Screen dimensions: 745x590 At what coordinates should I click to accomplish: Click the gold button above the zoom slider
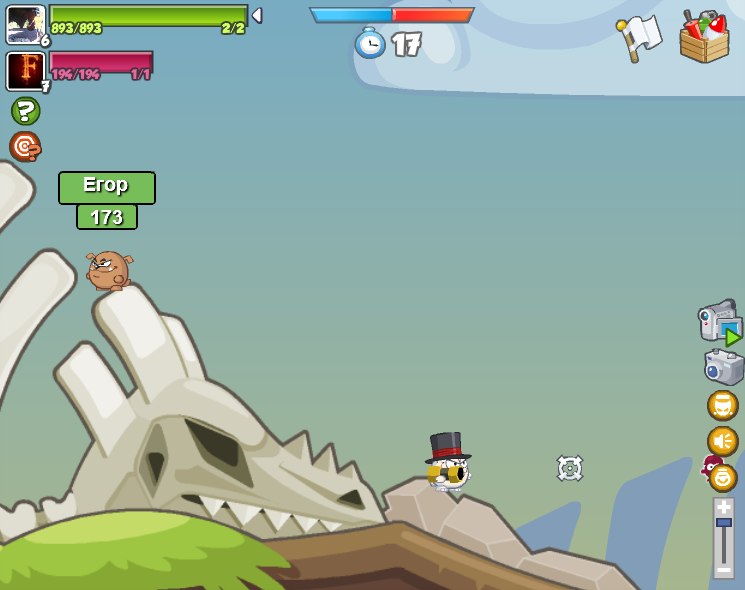click(x=722, y=477)
